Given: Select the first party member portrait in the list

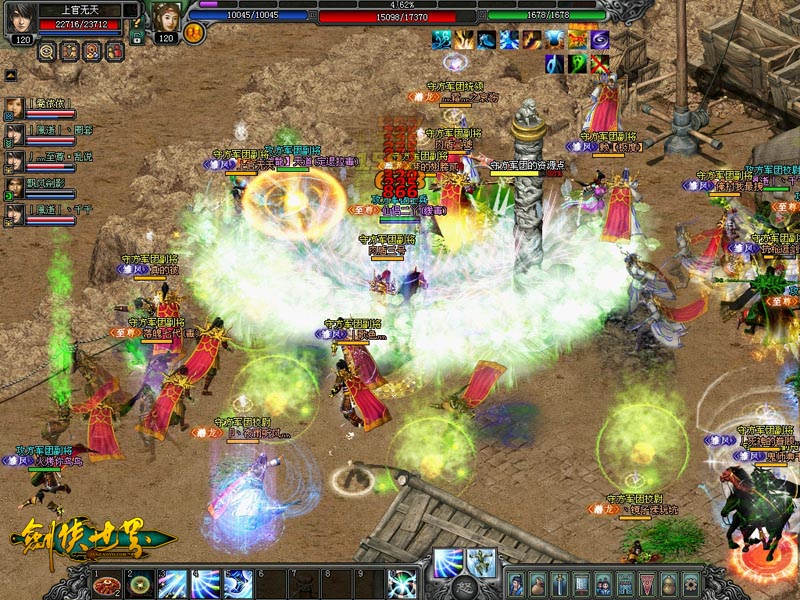Looking at the screenshot, I should (15, 106).
